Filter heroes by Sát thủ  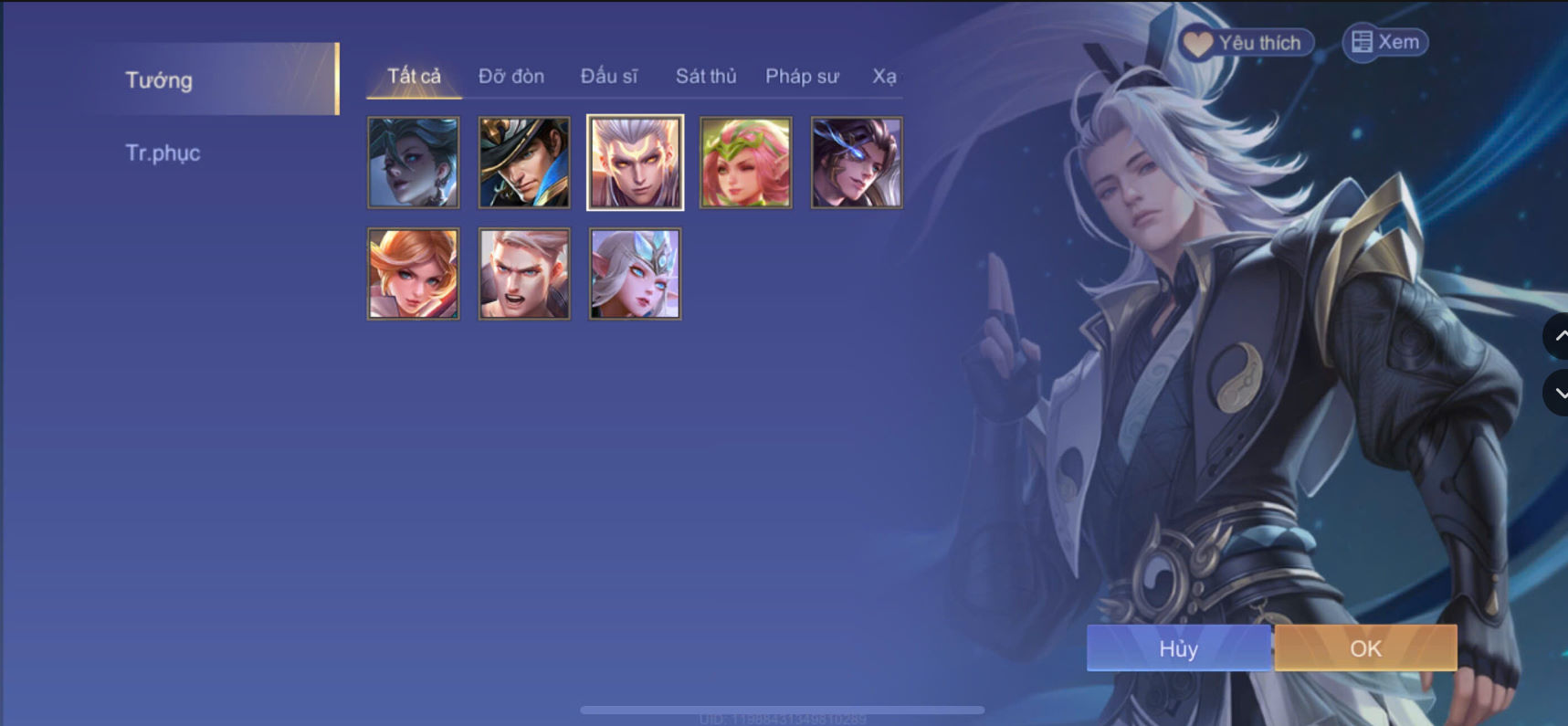pyautogui.click(x=705, y=77)
